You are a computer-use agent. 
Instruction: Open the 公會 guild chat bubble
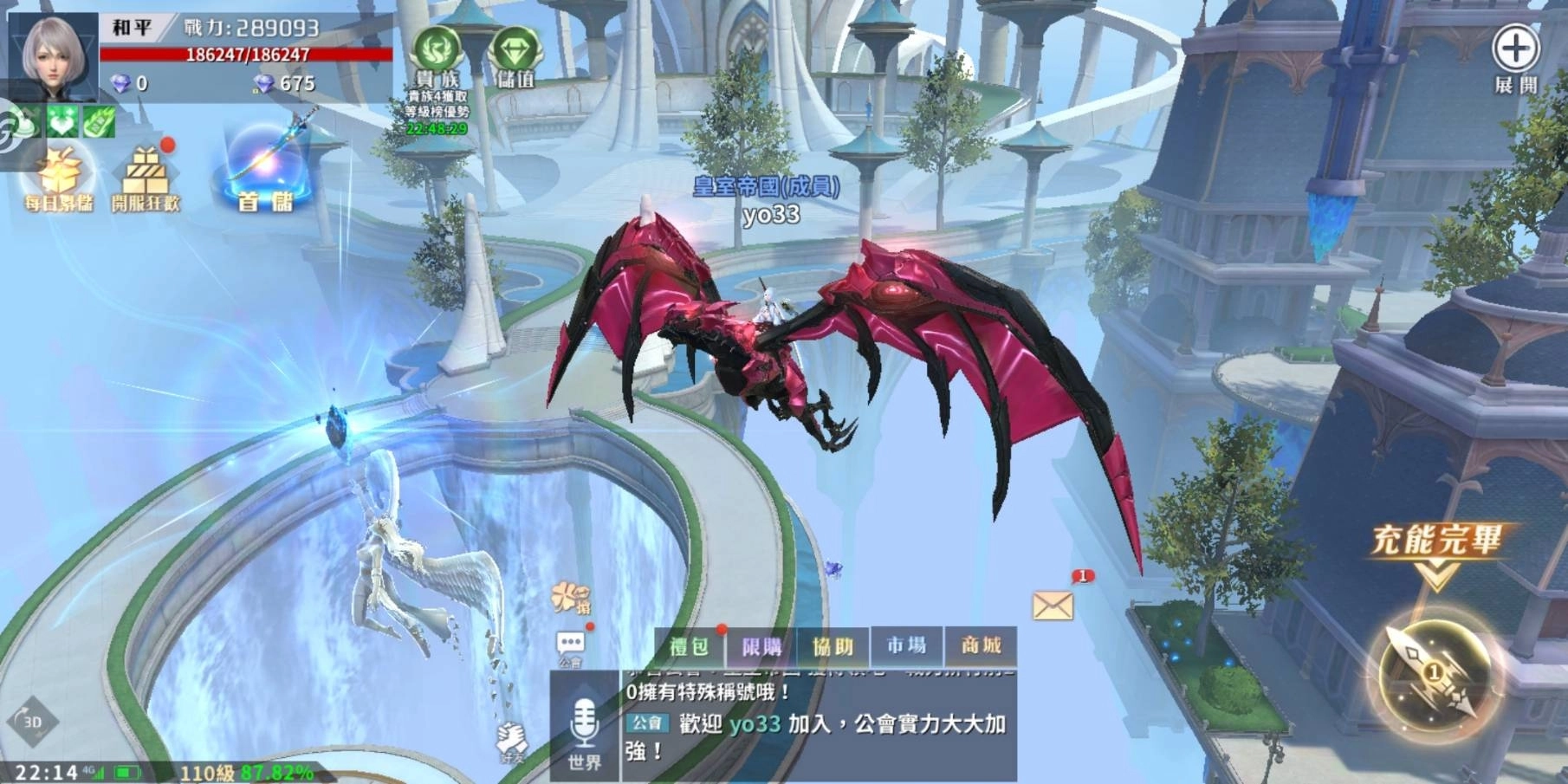[571, 646]
